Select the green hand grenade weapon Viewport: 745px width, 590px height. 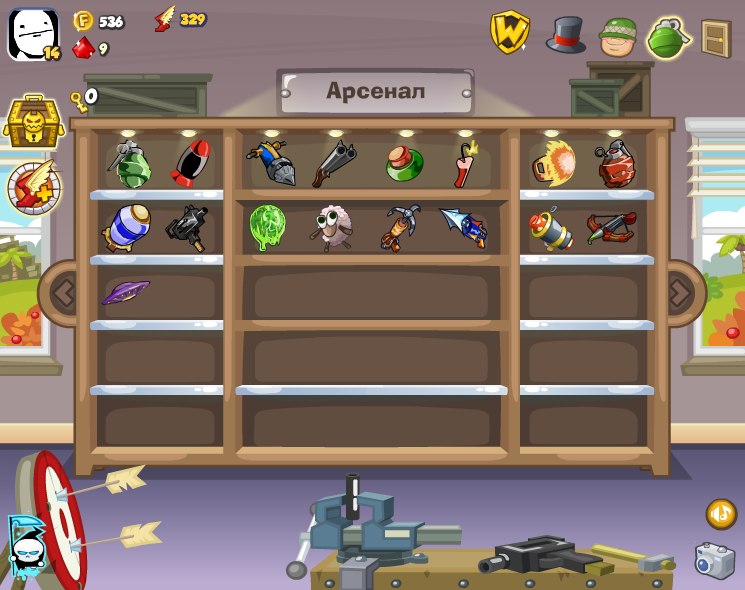(x=129, y=164)
